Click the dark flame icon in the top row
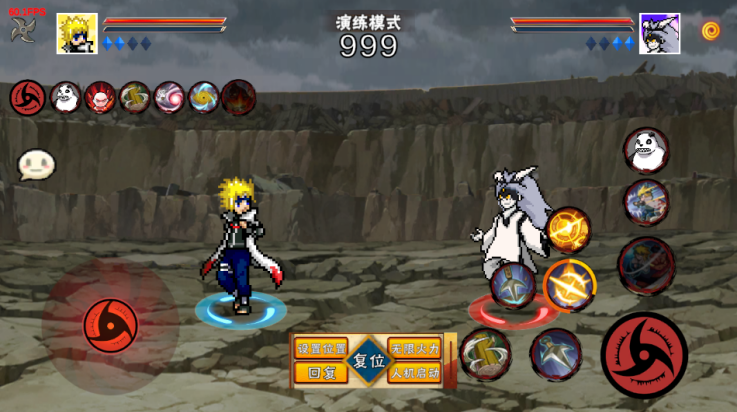The height and width of the screenshot is (412, 737). coord(238,97)
